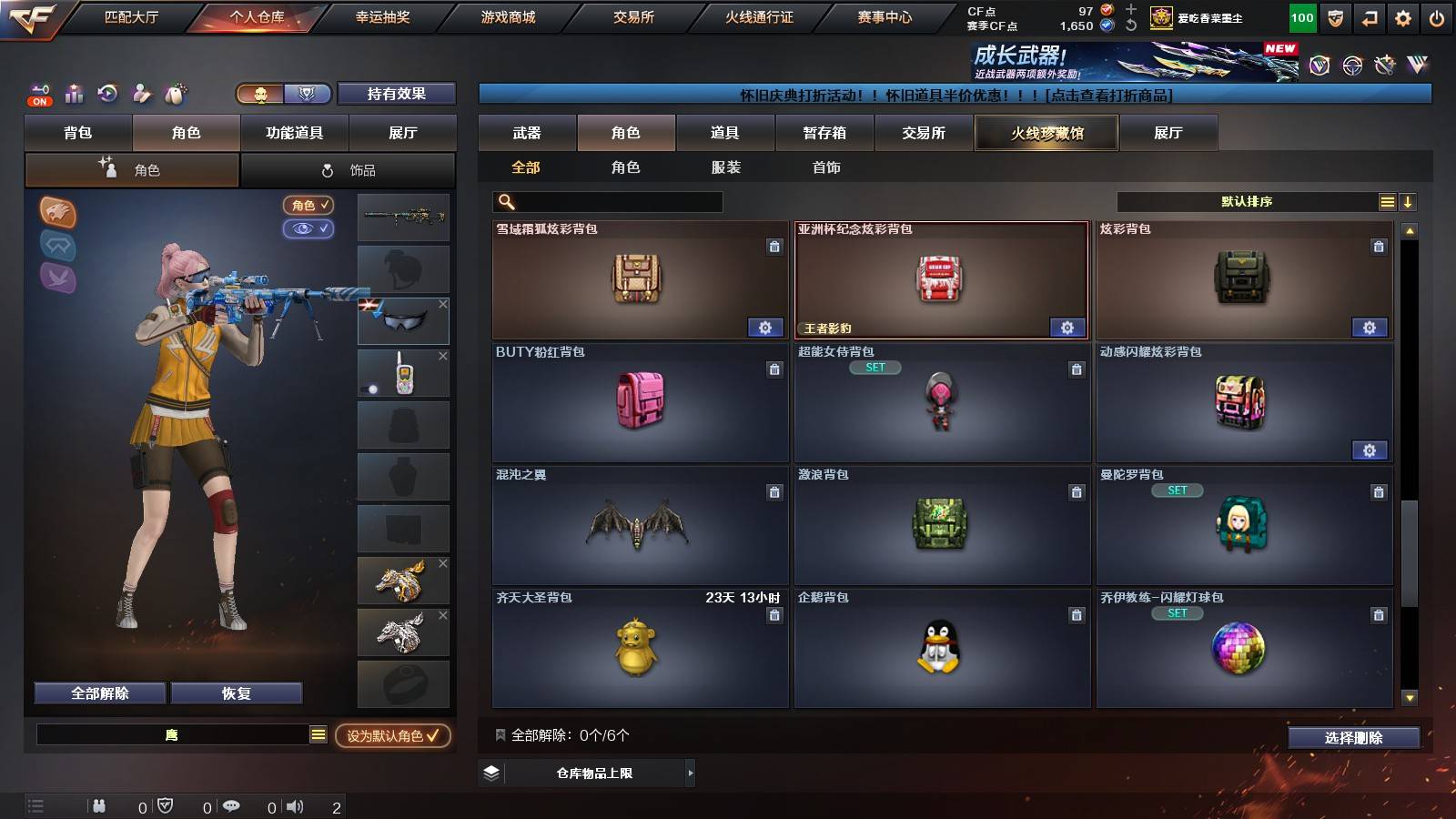1456x819 pixels.
Task: Click the 选择删除 button
Action: (x=1353, y=738)
